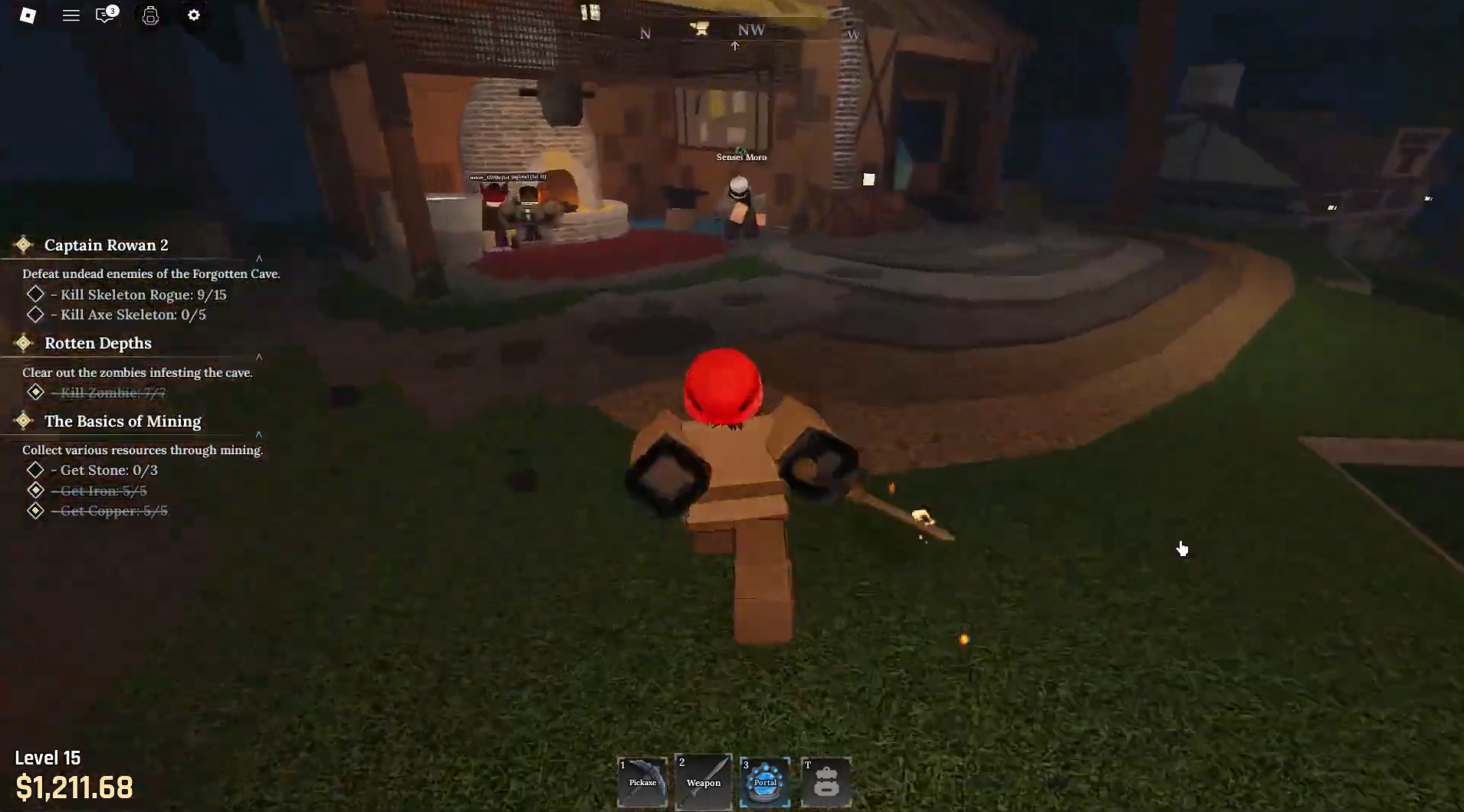1464x812 pixels.
Task: Open the Roblox settings gear
Action: pyautogui.click(x=194, y=15)
